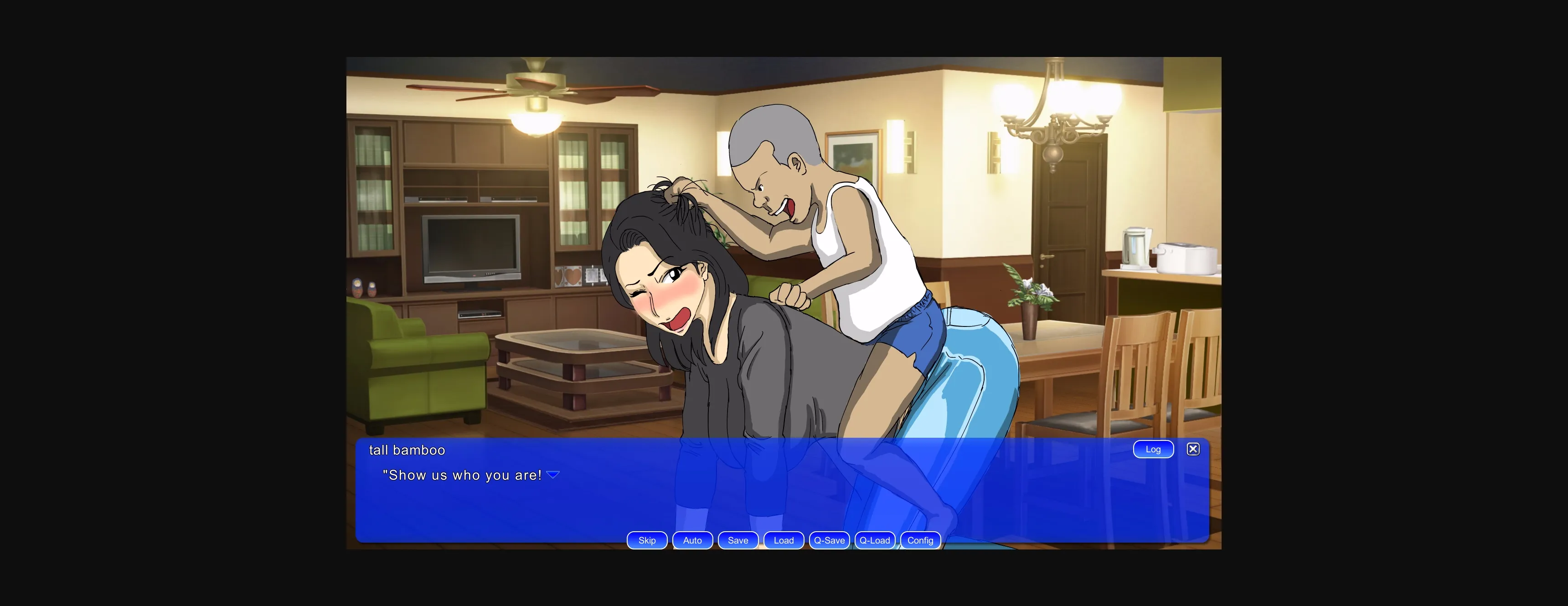Viewport: 1568px width, 606px height.
Task: Enable Auto text advance mode
Action: (x=692, y=540)
